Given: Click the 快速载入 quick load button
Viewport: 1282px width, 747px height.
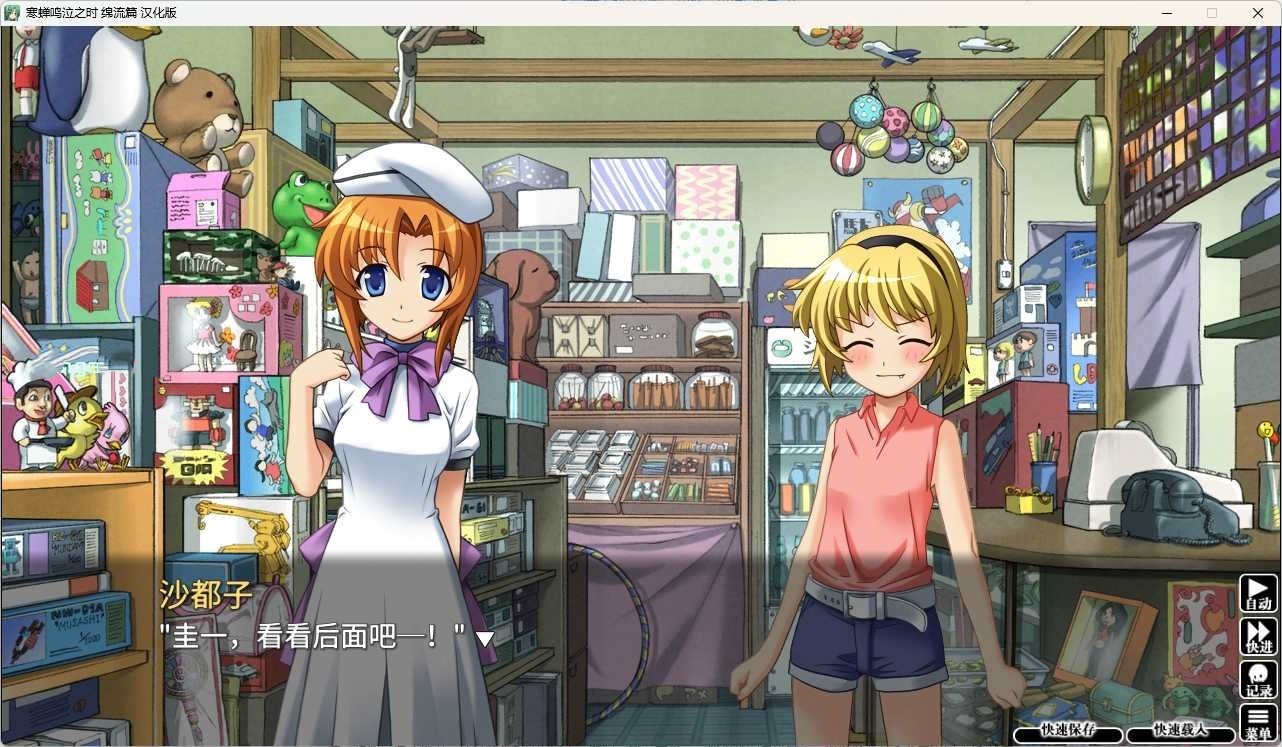Looking at the screenshot, I should pyautogui.click(x=1180, y=733).
